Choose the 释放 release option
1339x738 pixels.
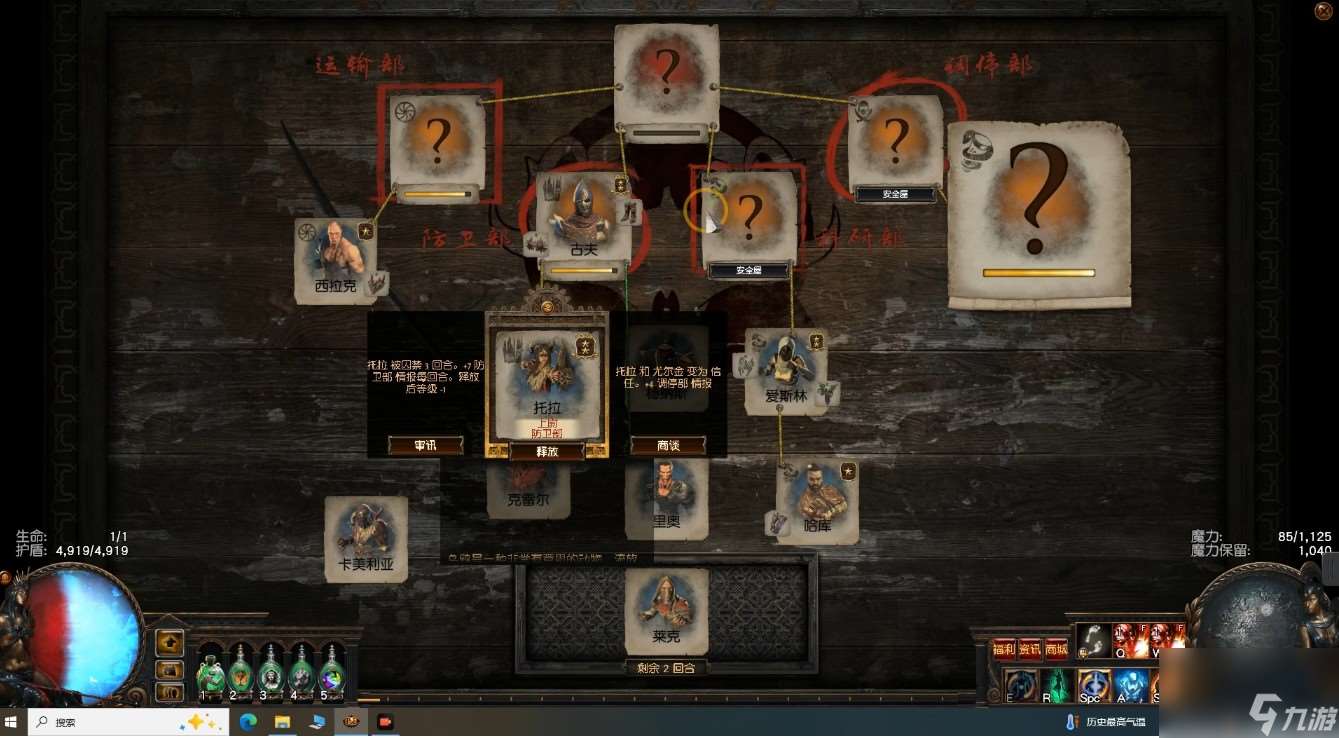546,451
